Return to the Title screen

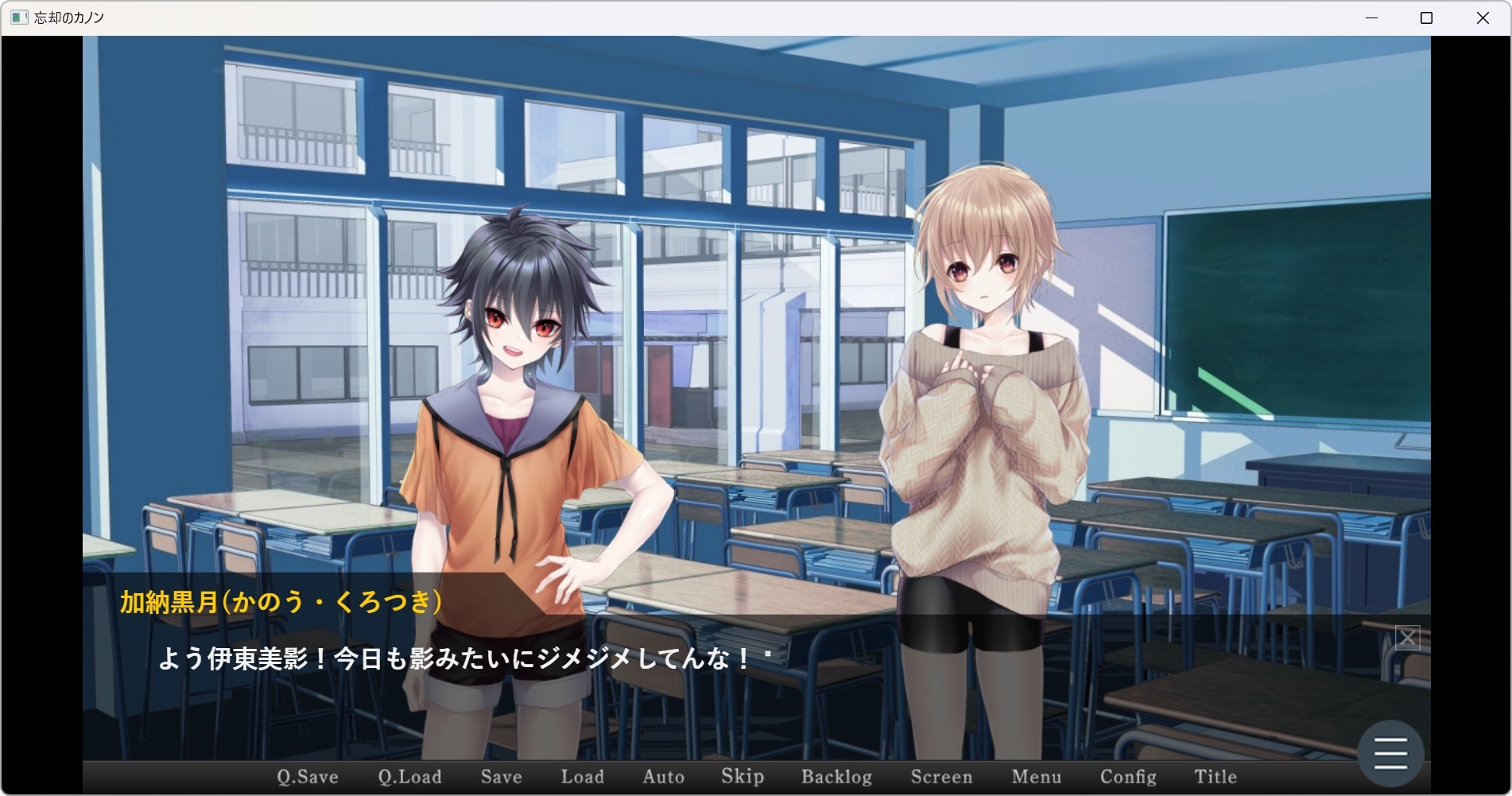tap(1215, 777)
